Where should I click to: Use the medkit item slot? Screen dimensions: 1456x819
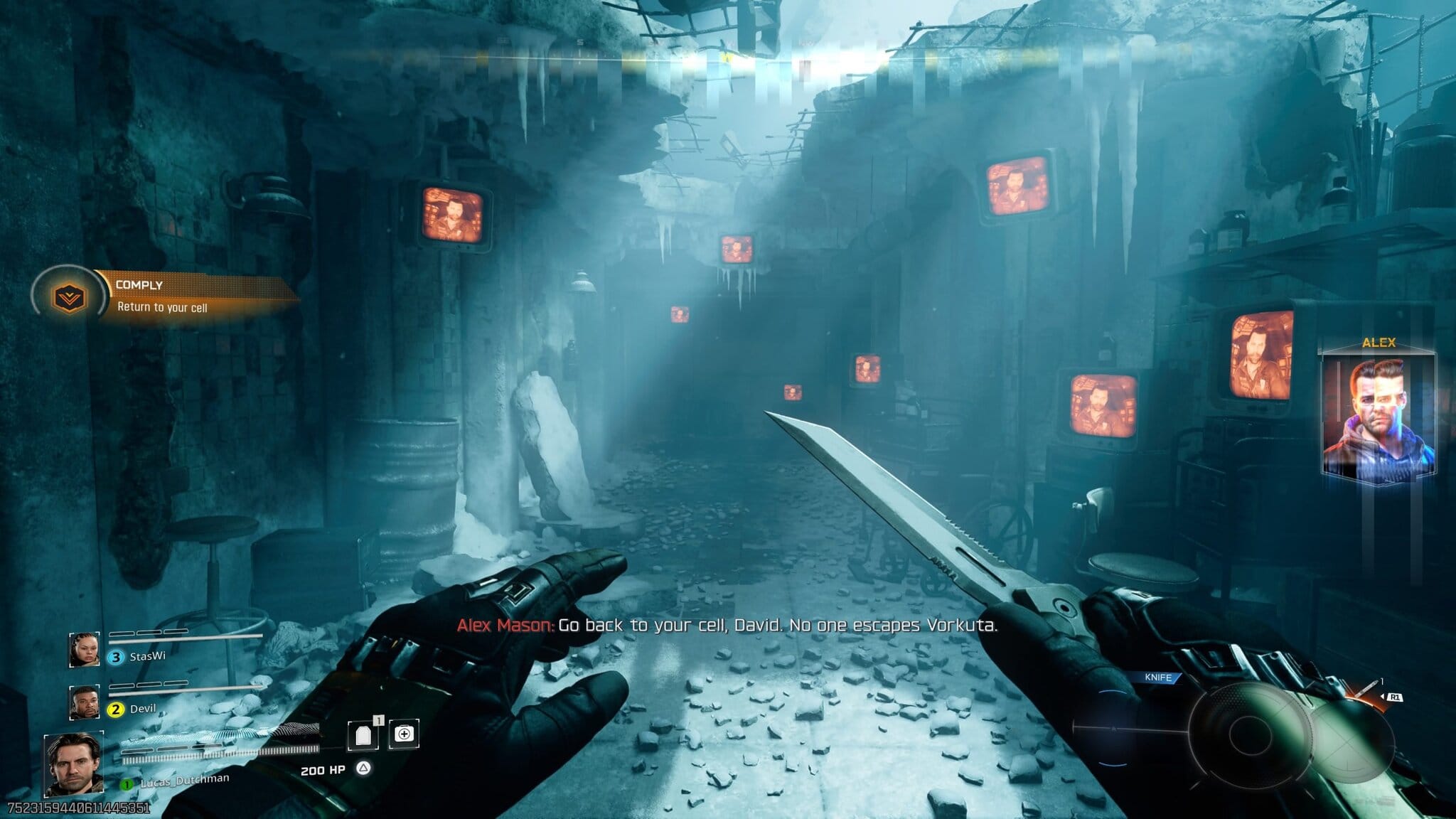[x=404, y=734]
